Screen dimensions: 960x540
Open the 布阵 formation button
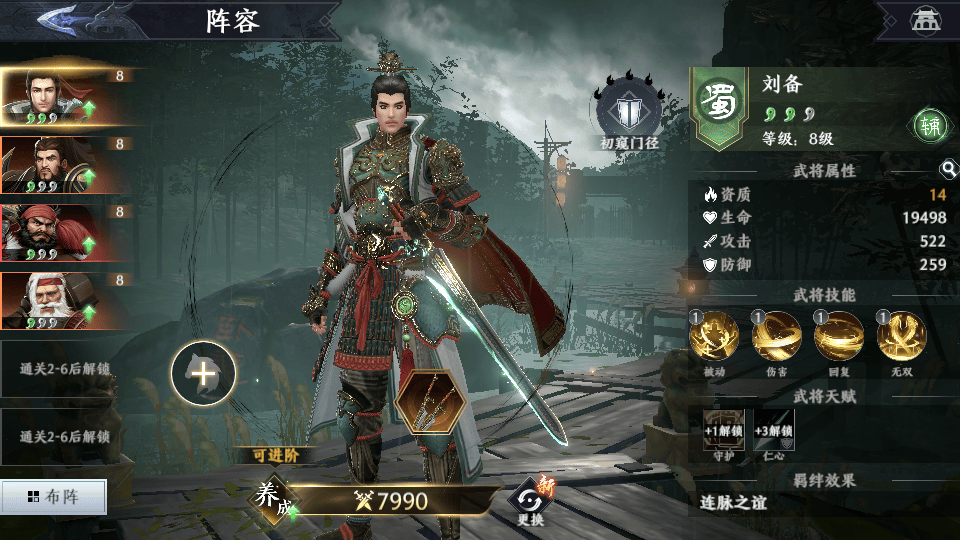pos(53,496)
